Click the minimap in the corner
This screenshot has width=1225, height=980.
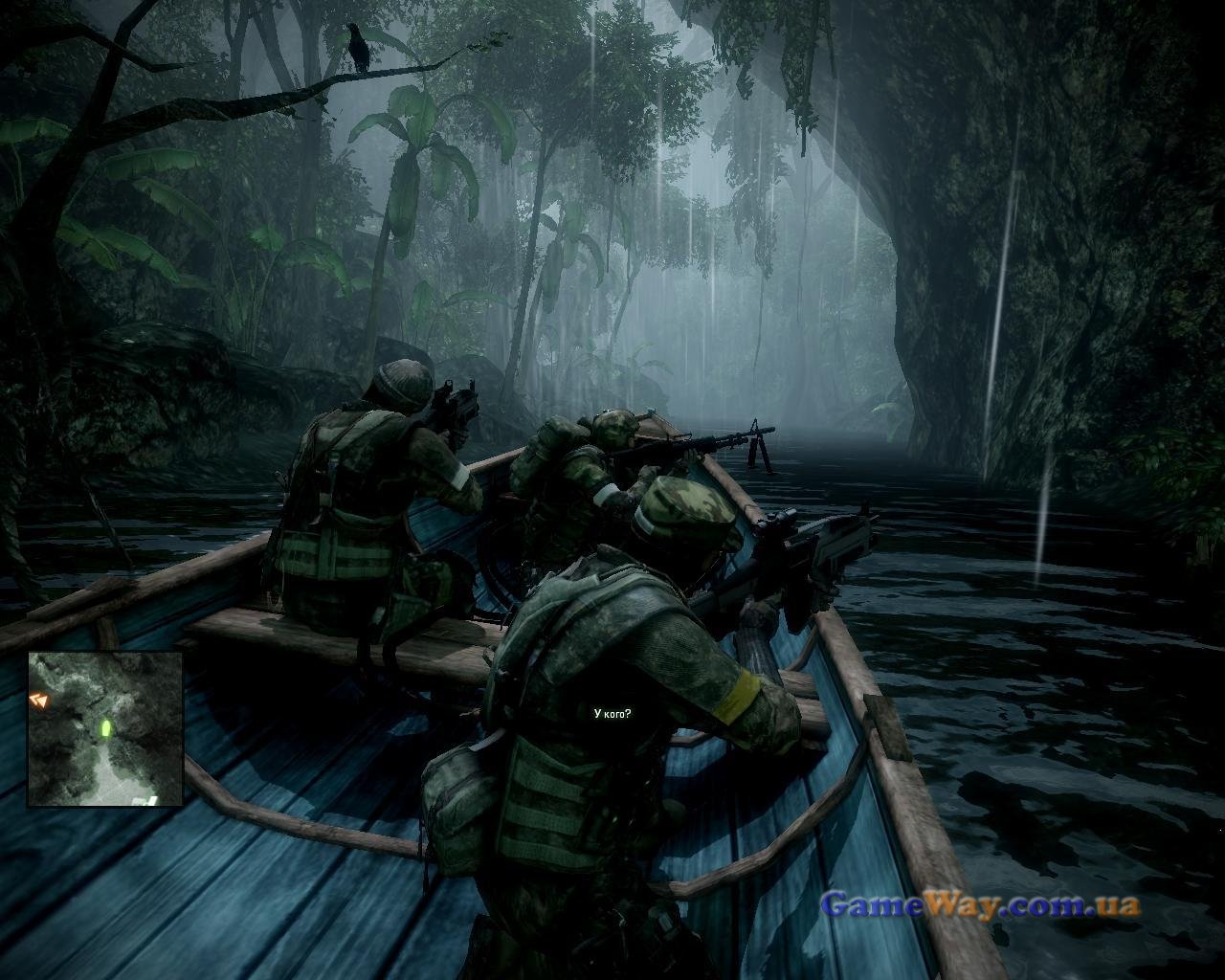coord(105,728)
